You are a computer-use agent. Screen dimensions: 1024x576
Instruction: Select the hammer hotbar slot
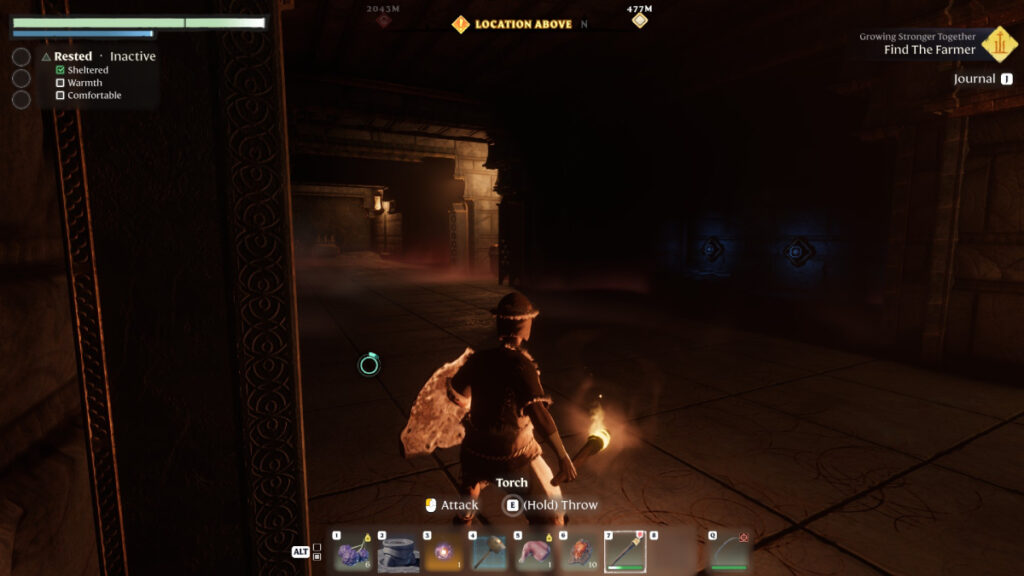click(x=487, y=551)
